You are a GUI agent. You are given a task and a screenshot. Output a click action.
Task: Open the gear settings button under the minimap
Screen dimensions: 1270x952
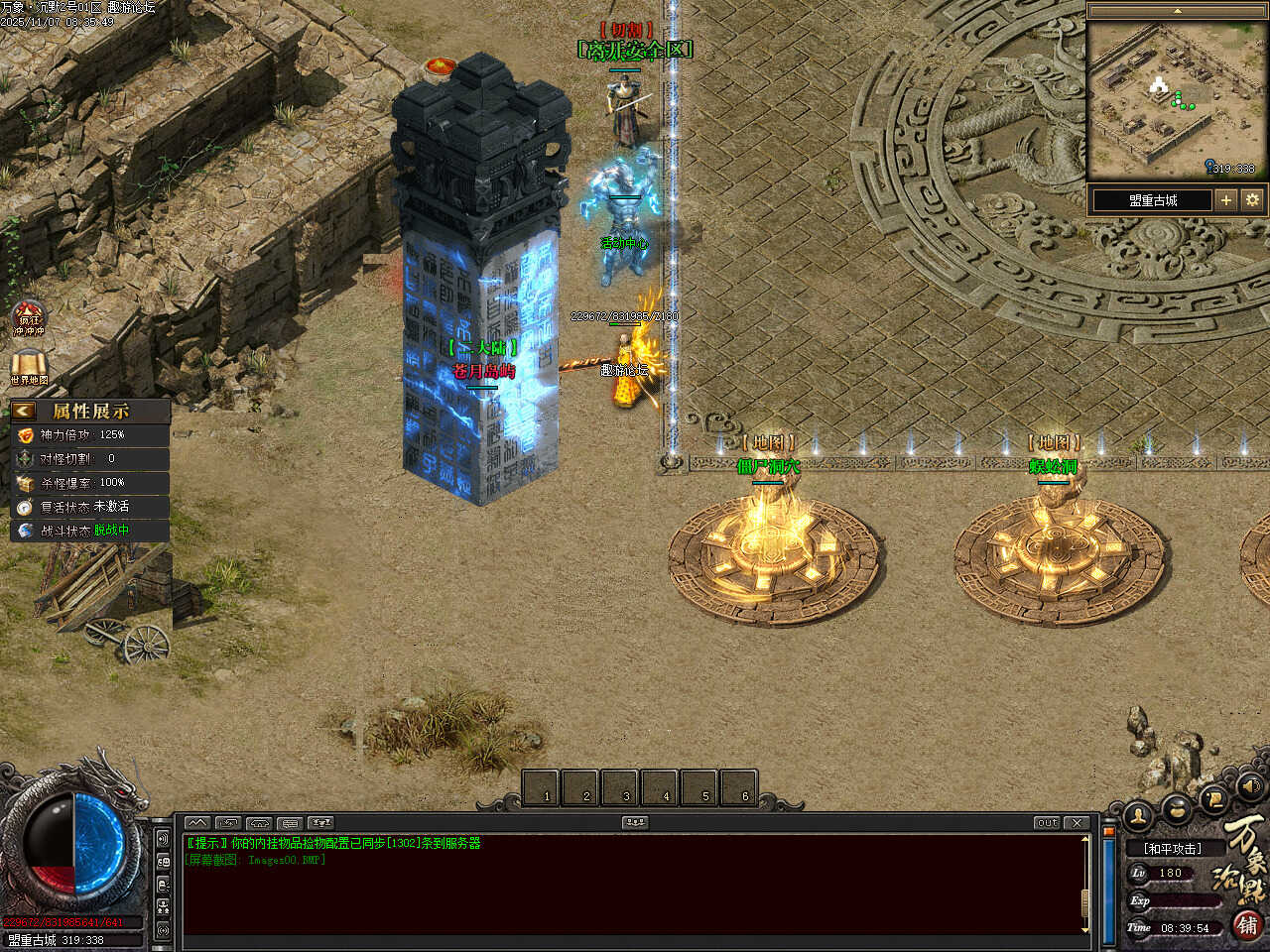(x=1252, y=200)
